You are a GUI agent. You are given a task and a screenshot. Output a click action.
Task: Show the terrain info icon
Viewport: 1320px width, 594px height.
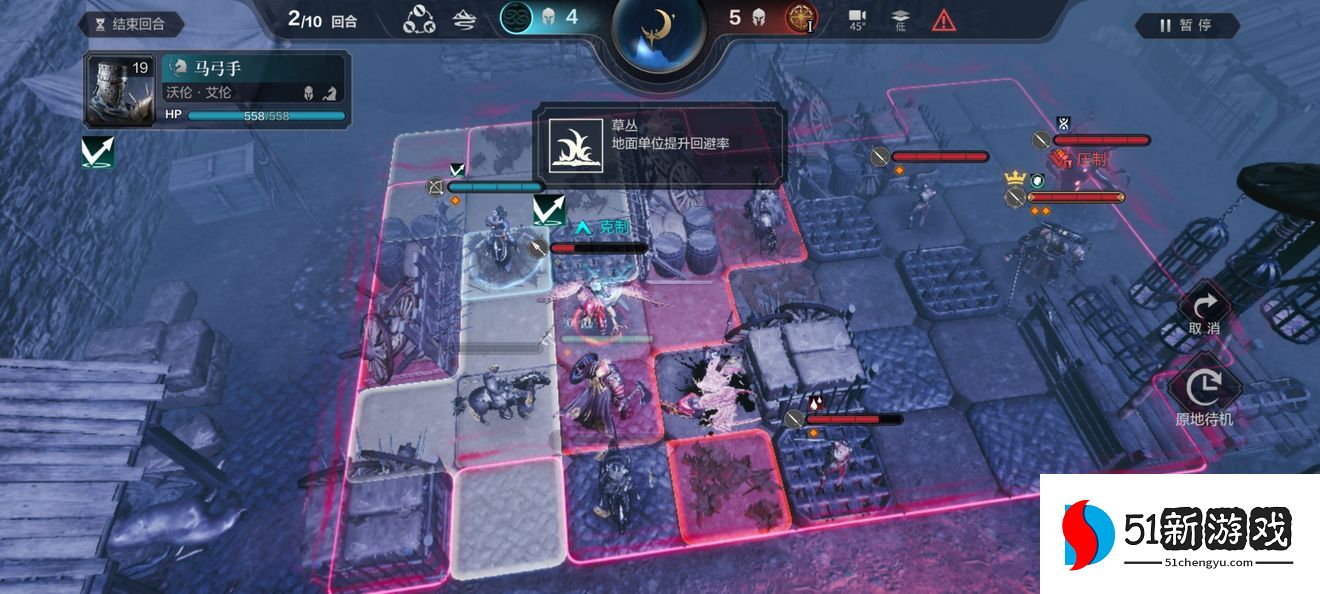[x=464, y=19]
